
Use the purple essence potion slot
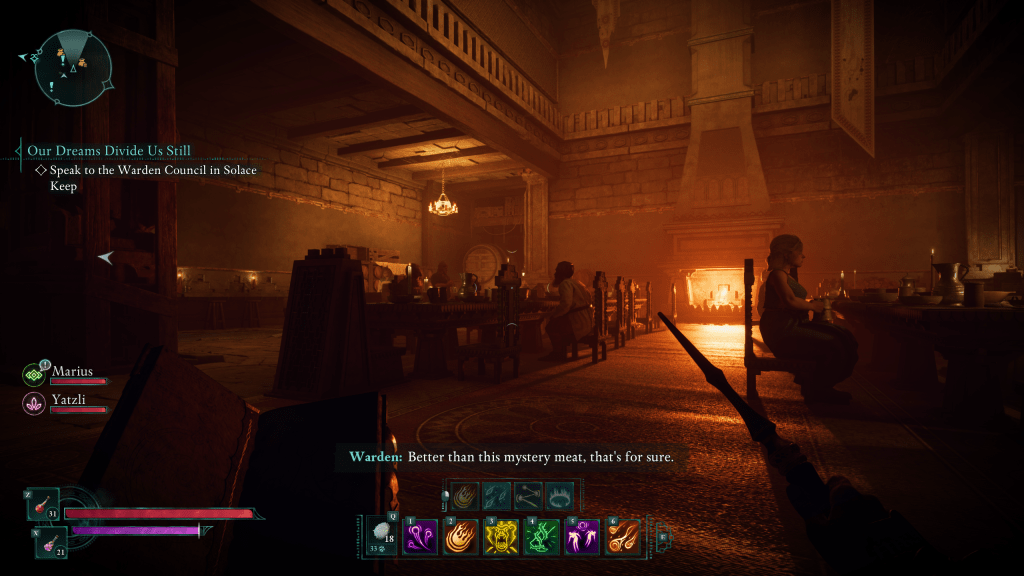(x=51, y=540)
